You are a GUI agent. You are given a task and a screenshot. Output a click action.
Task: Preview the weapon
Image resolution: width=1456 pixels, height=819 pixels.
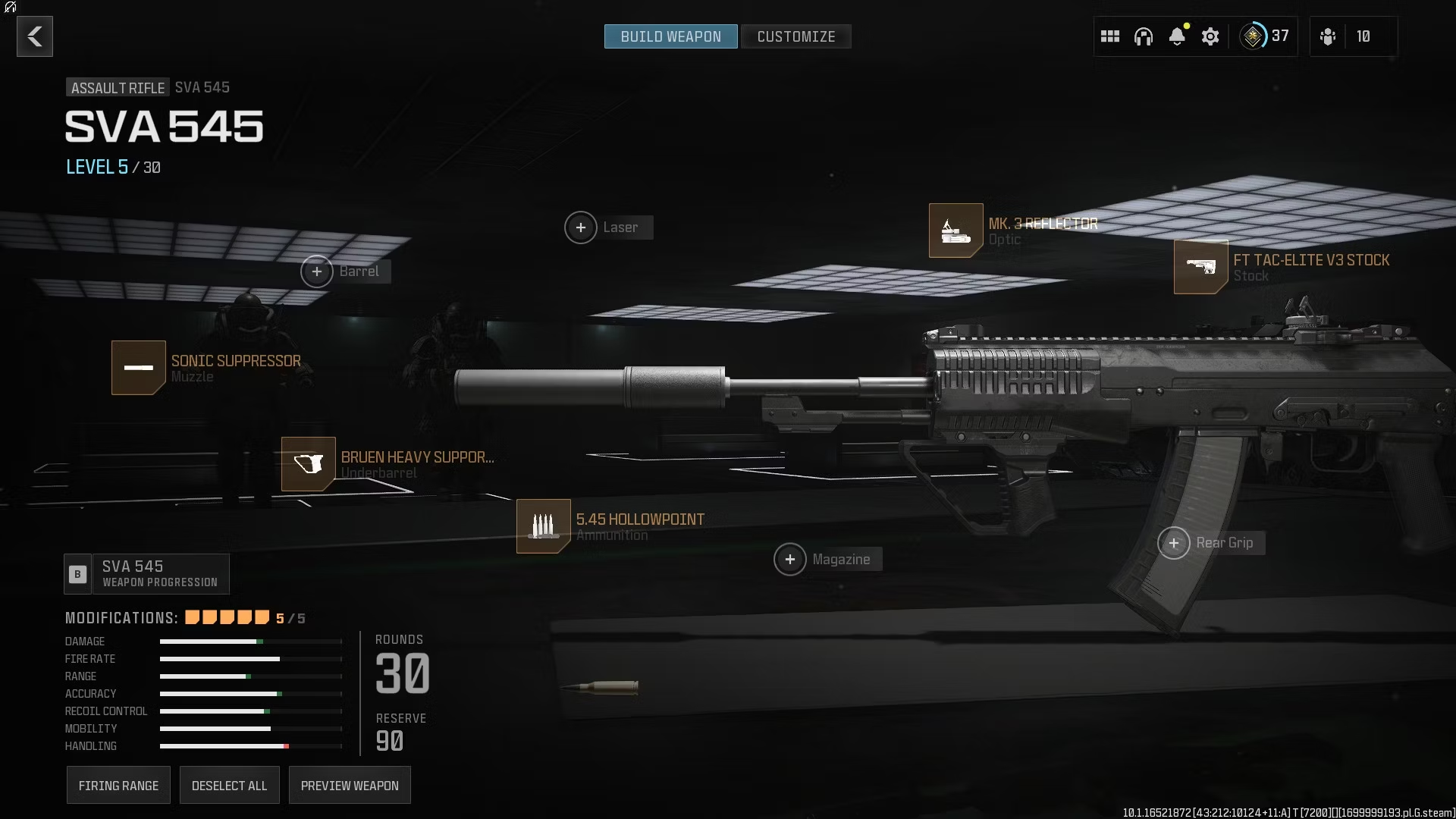[350, 786]
